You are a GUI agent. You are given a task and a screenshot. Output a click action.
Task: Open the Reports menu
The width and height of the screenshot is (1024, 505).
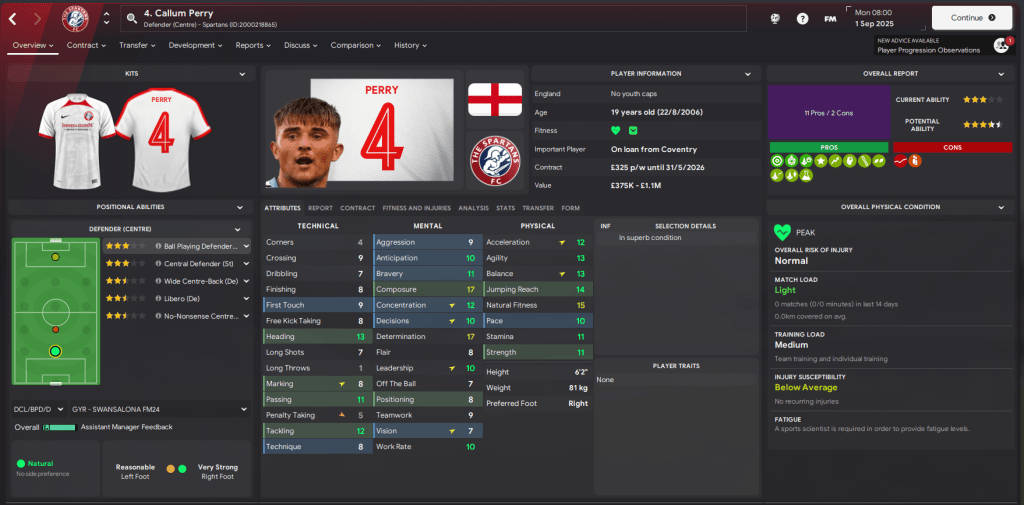253,45
